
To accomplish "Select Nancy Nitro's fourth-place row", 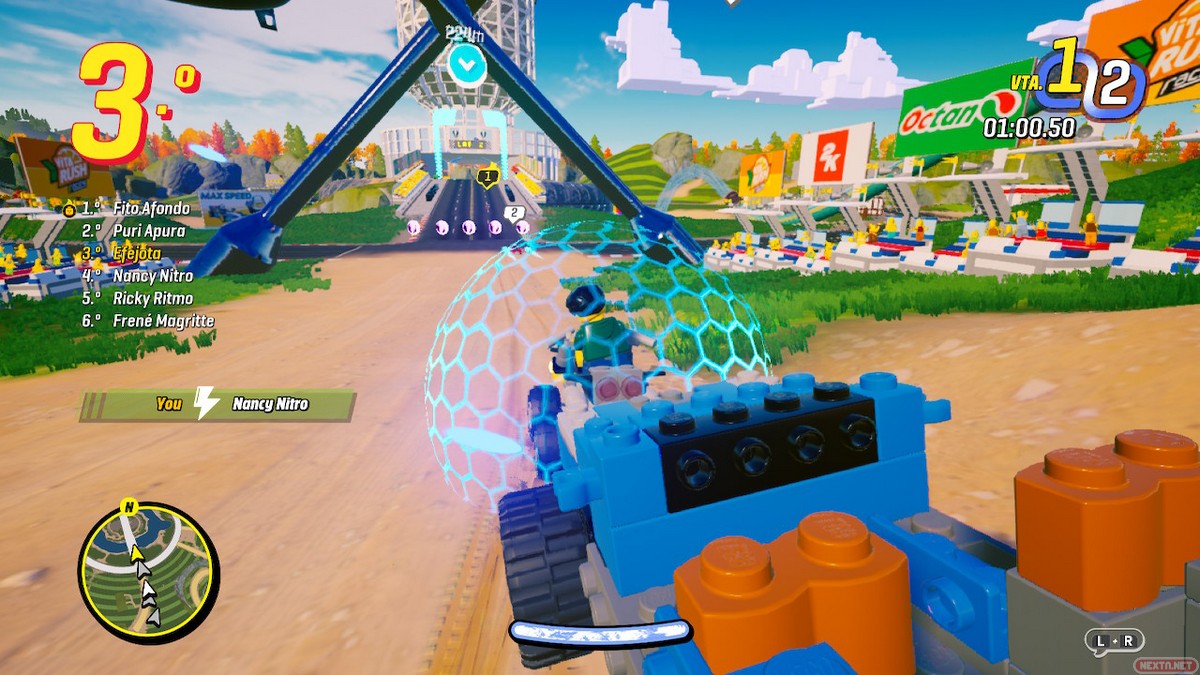I will (x=152, y=275).
